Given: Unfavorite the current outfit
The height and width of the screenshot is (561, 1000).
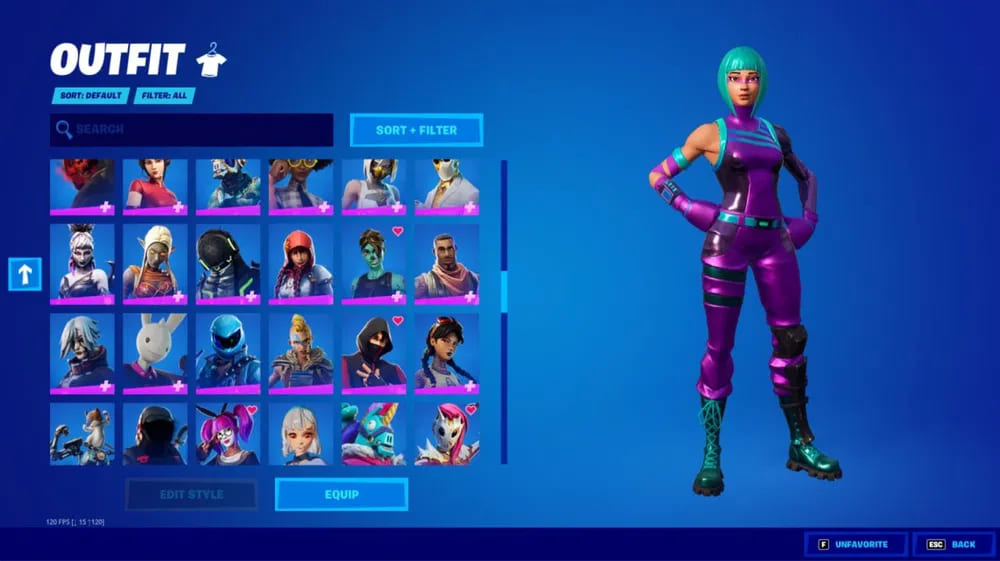Looking at the screenshot, I should pos(856,544).
